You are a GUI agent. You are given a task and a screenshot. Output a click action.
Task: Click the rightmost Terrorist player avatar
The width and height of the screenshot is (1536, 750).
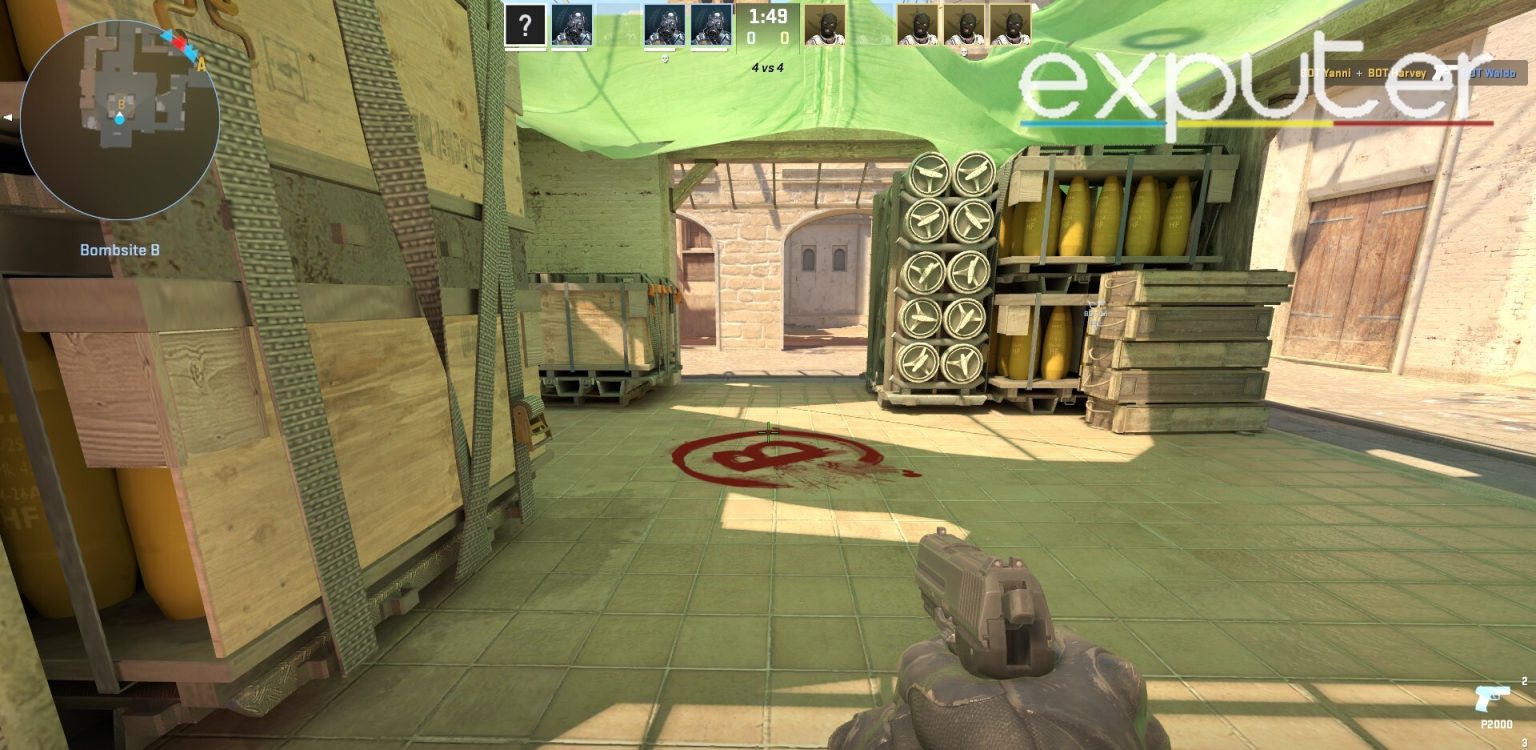1010,25
